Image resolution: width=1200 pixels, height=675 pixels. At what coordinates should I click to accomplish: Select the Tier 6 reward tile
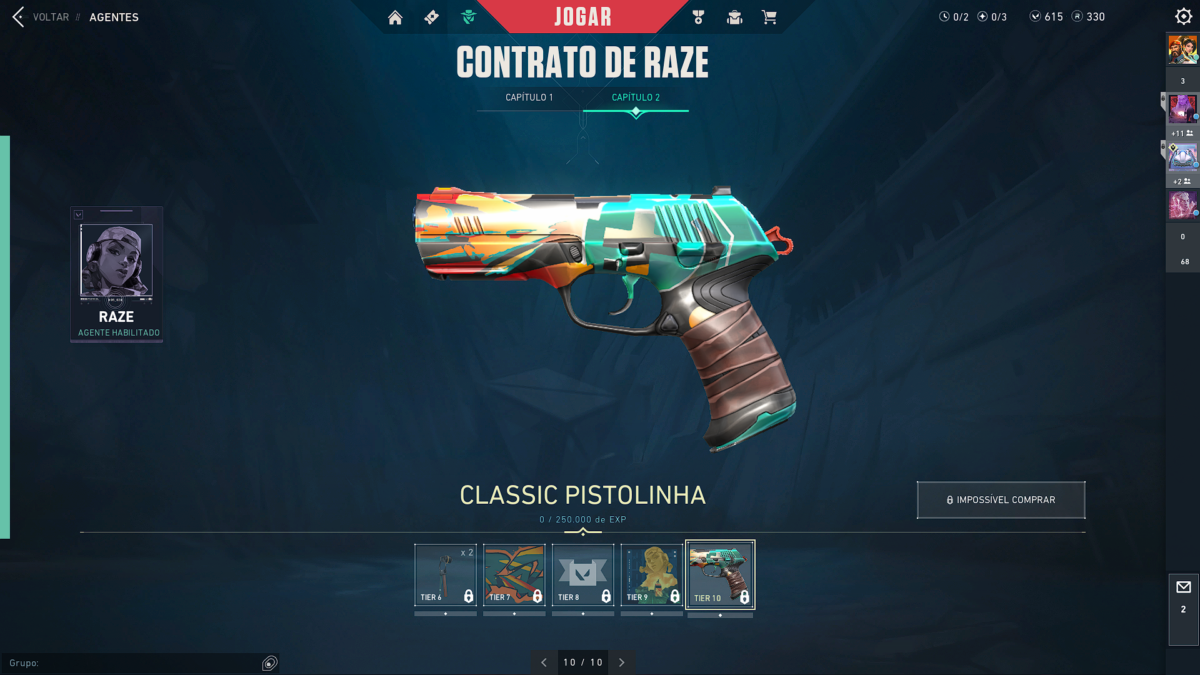(446, 575)
